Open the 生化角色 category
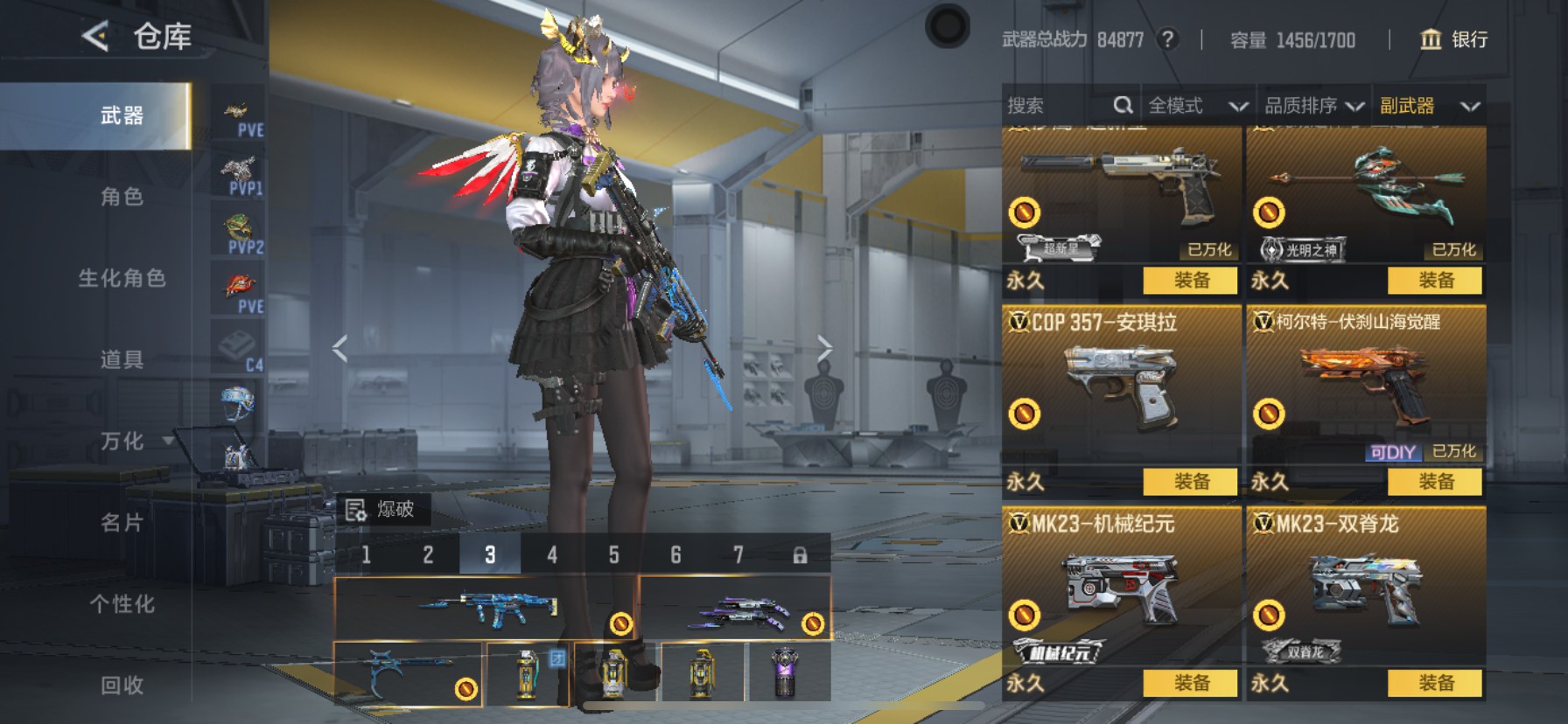Screen dimensions: 1568x724 122,278
